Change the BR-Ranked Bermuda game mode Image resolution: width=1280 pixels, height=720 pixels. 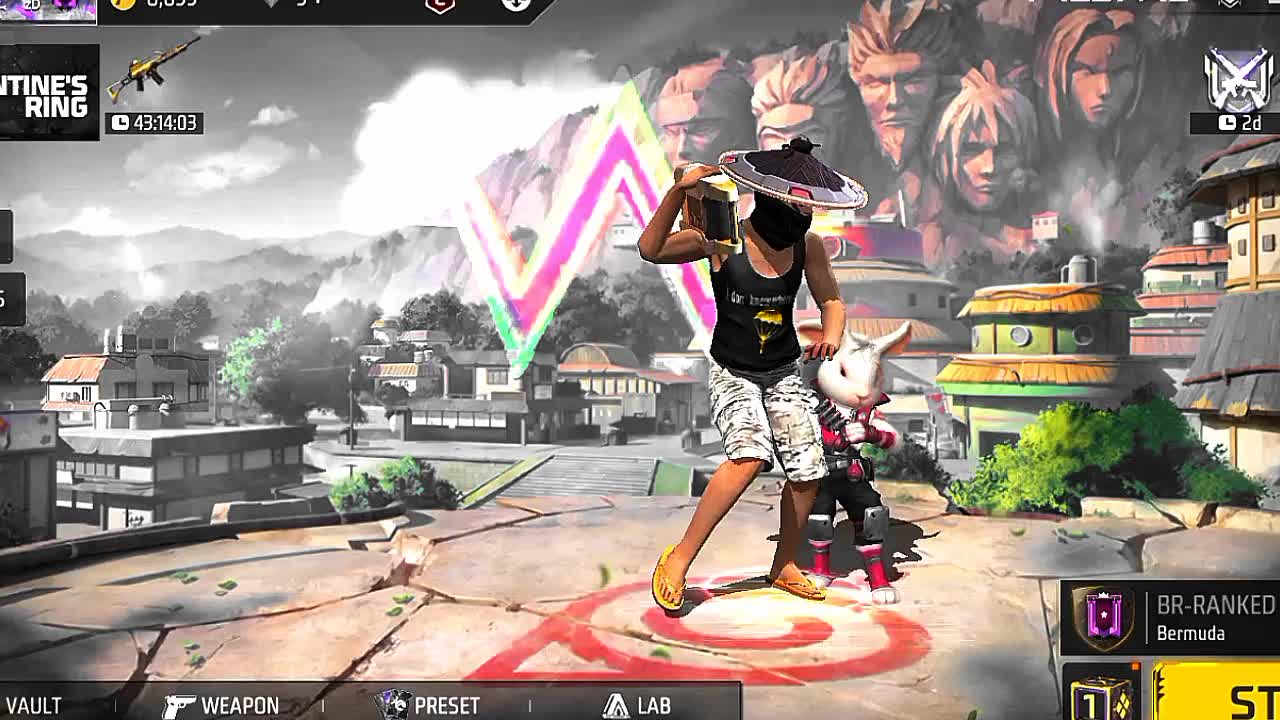point(1170,618)
